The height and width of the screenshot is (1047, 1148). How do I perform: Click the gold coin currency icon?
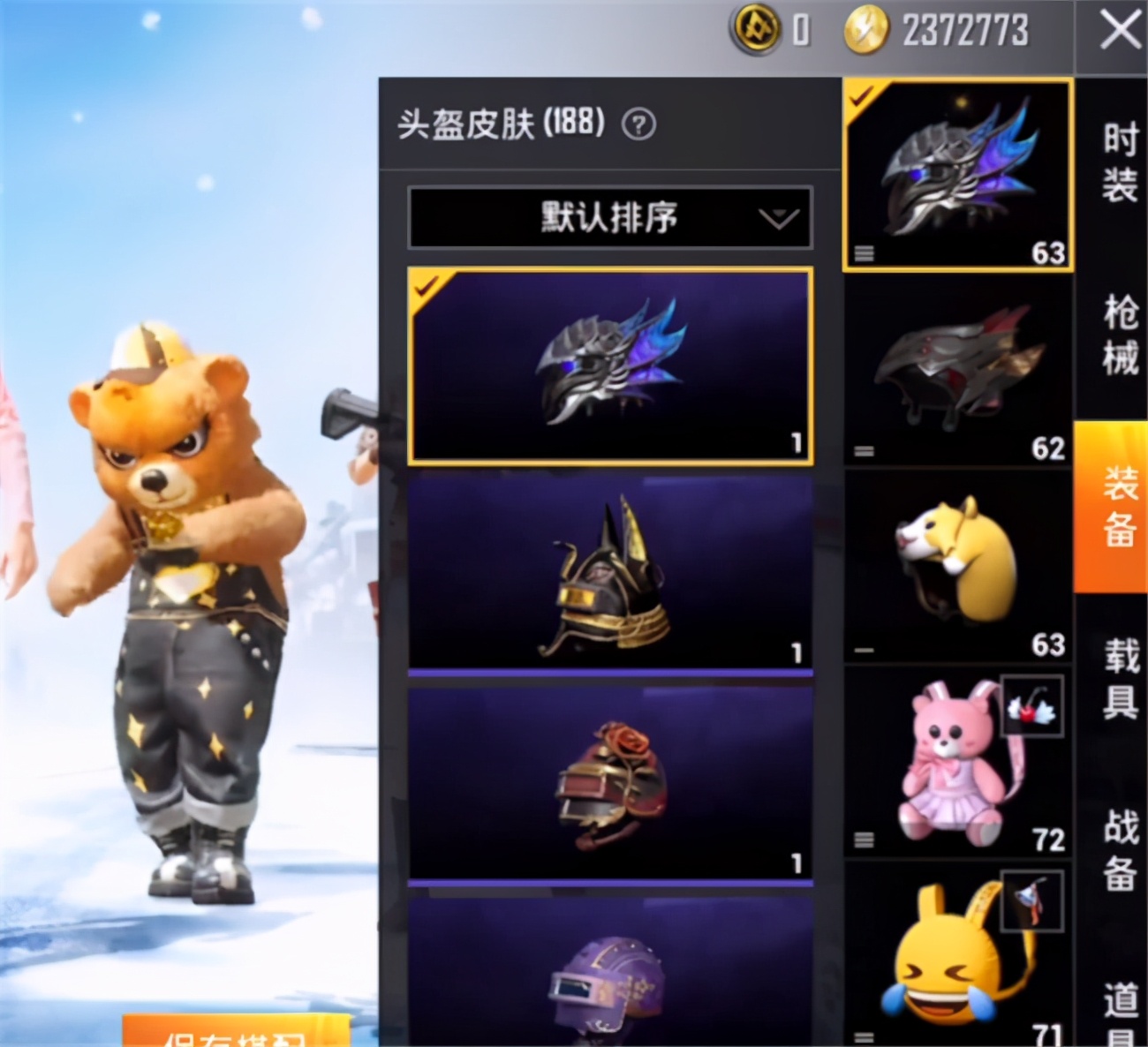(x=755, y=29)
